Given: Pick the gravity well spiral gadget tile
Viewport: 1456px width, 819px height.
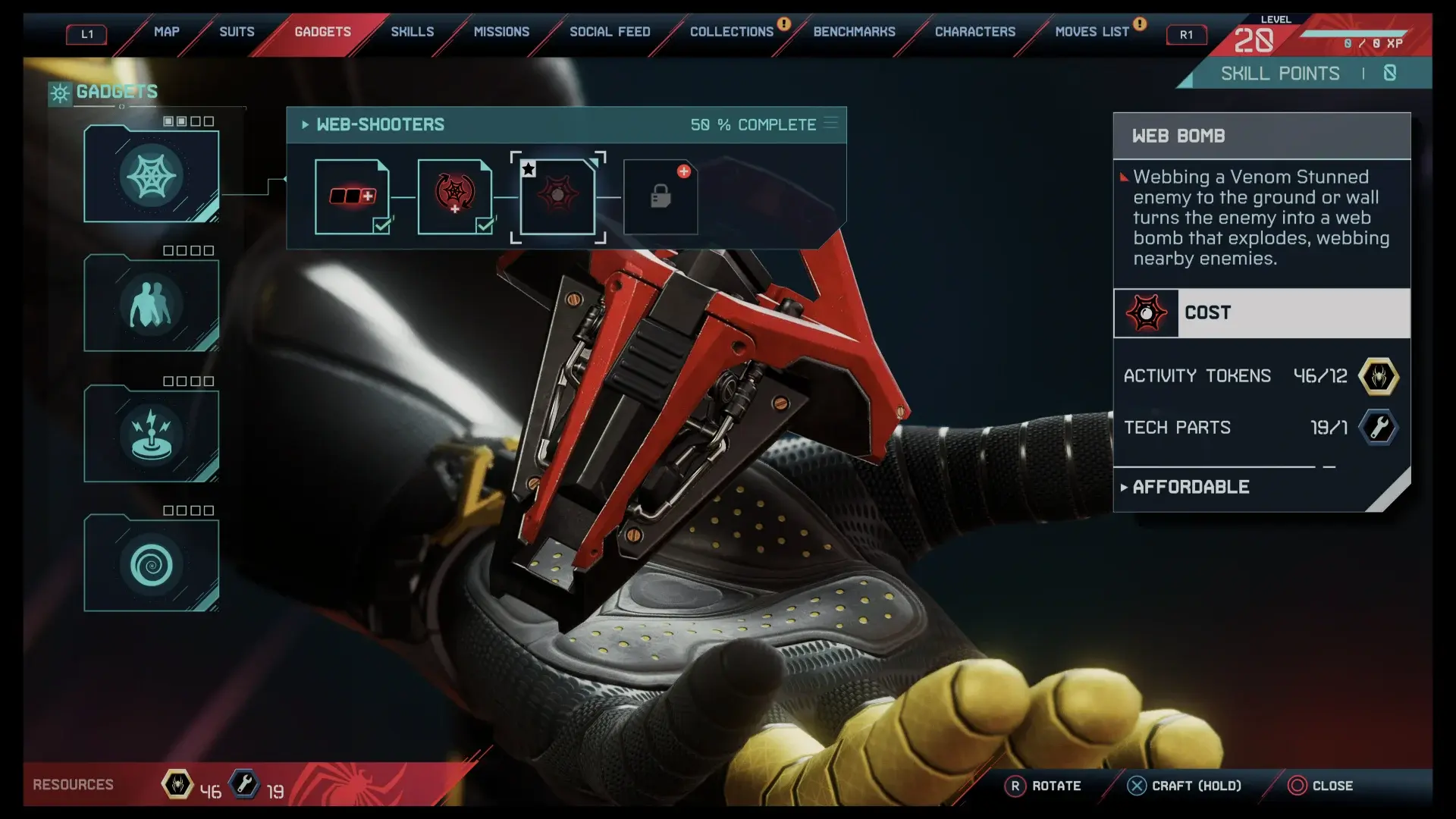Looking at the screenshot, I should (151, 565).
